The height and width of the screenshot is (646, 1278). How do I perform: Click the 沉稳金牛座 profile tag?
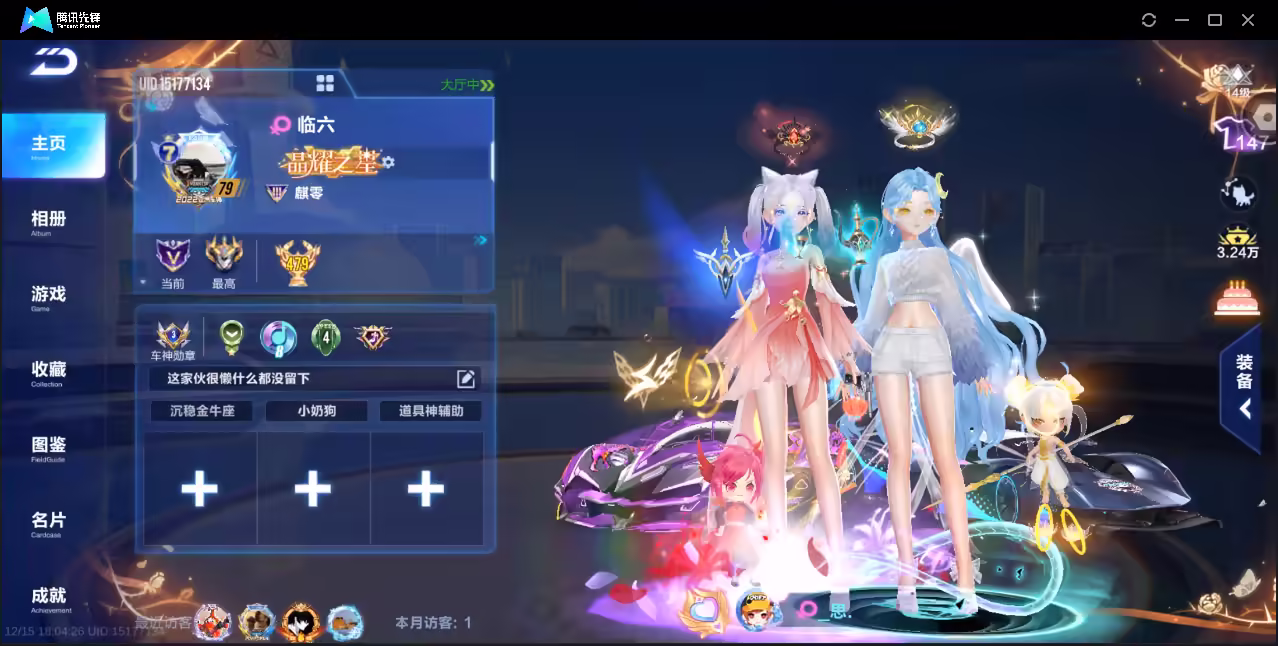(x=202, y=410)
